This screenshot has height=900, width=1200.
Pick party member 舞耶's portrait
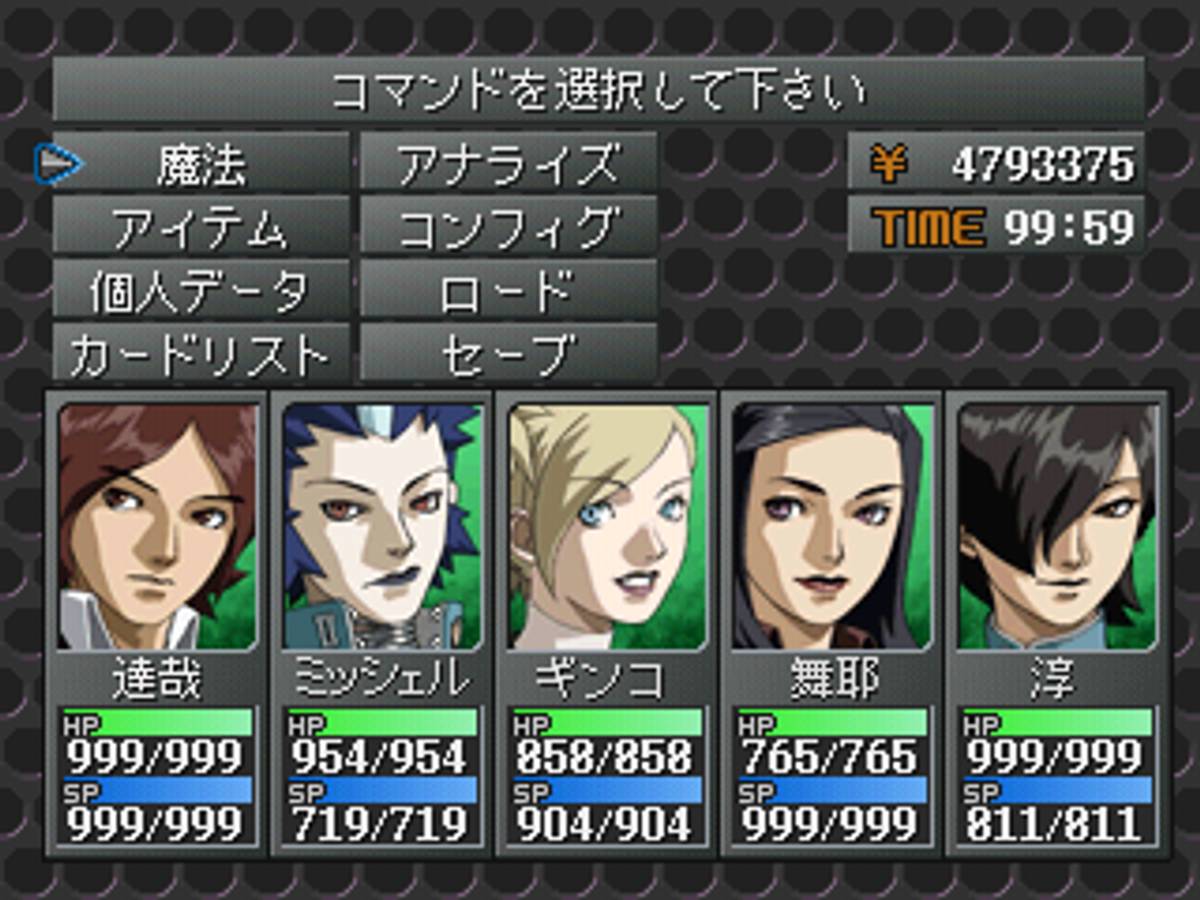(x=832, y=527)
